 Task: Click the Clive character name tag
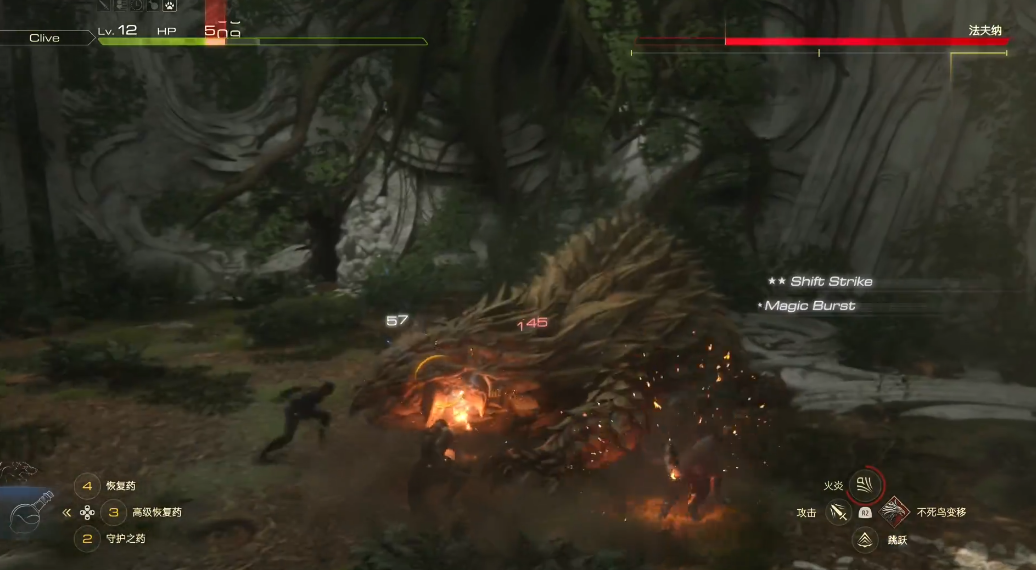click(x=44, y=38)
